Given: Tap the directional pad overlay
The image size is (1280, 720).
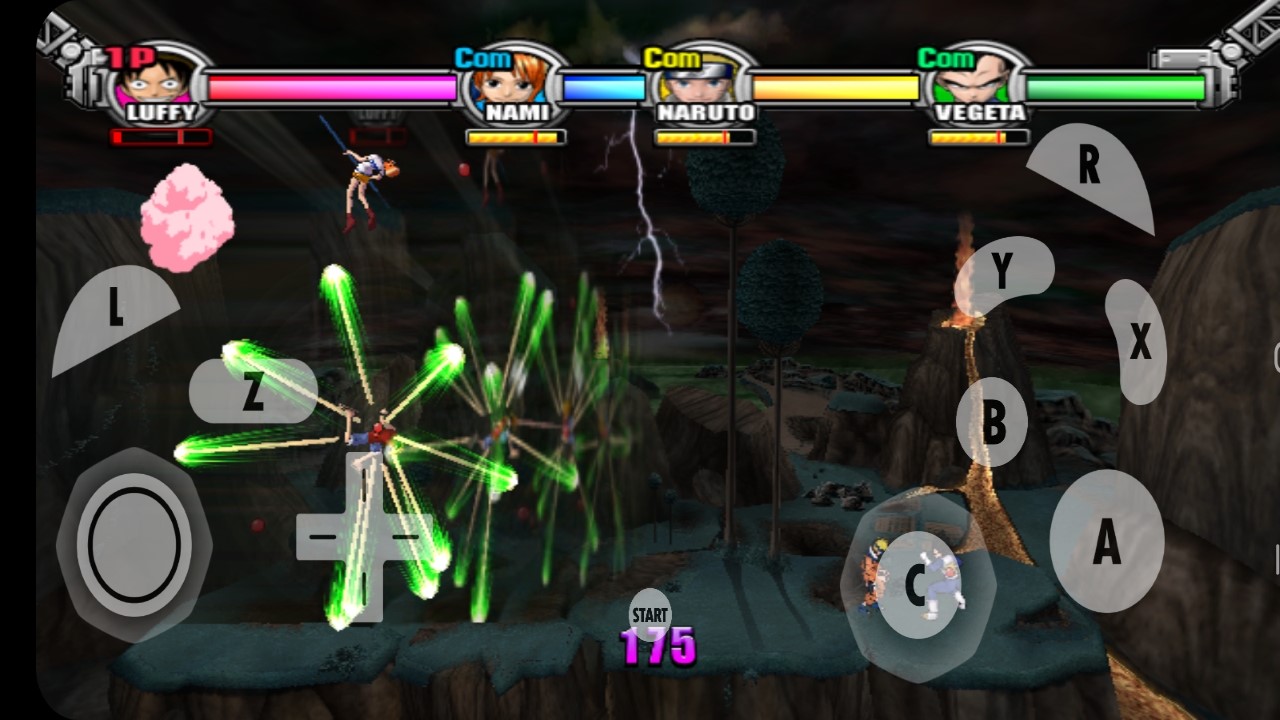Looking at the screenshot, I should 364,537.
